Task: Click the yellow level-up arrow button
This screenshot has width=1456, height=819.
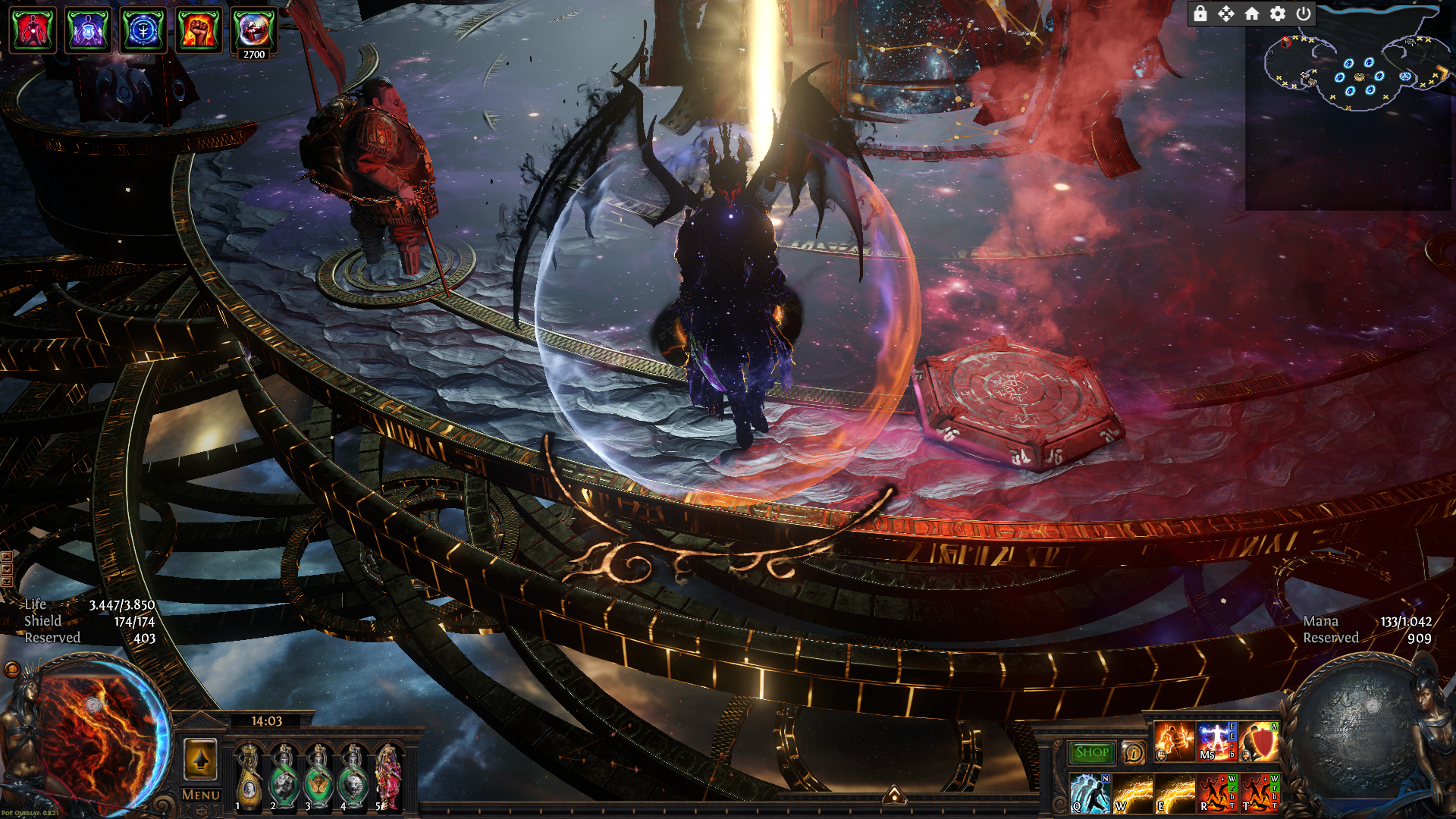Action: [201, 759]
